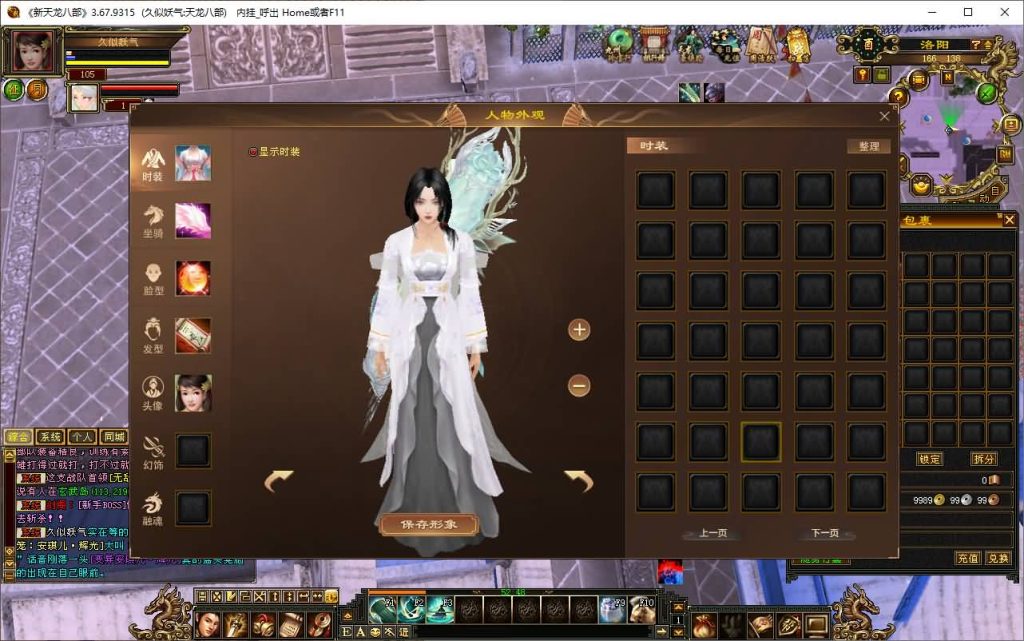Zoom in the character preview with plus button

click(x=579, y=329)
